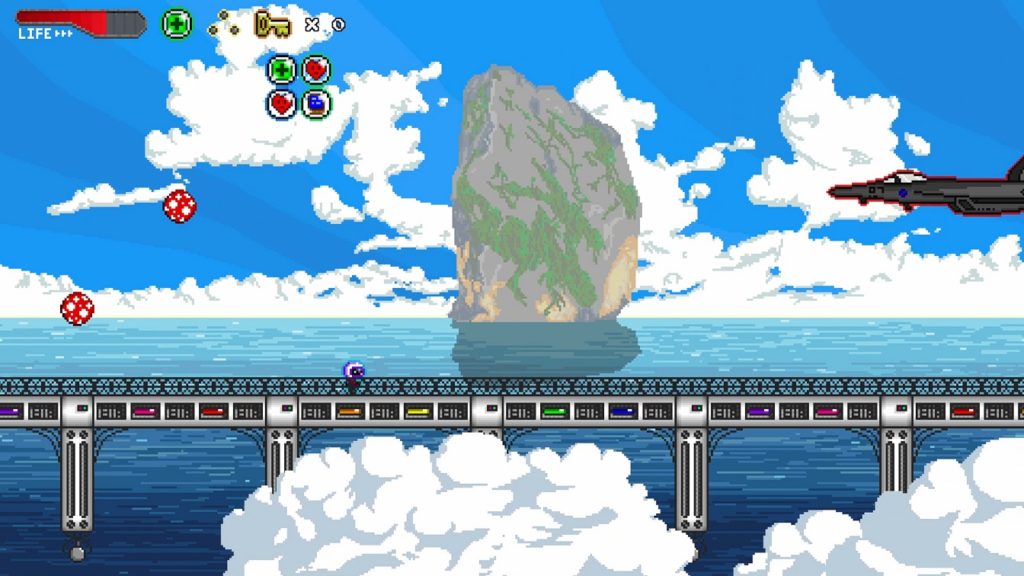Select the blue item icon in the grid
Viewport: 1024px width, 576px height.
point(316,103)
